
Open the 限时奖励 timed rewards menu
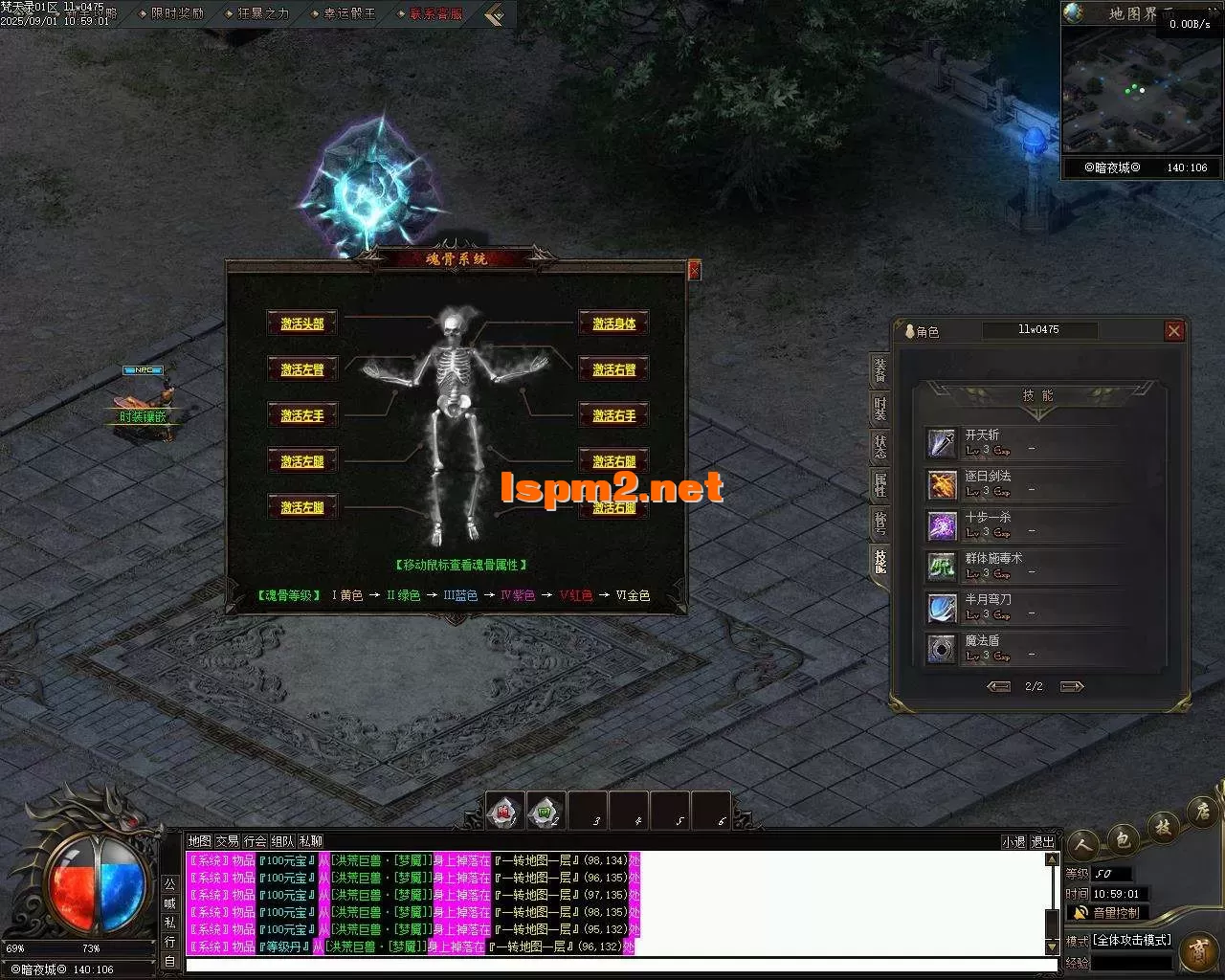pos(178,13)
